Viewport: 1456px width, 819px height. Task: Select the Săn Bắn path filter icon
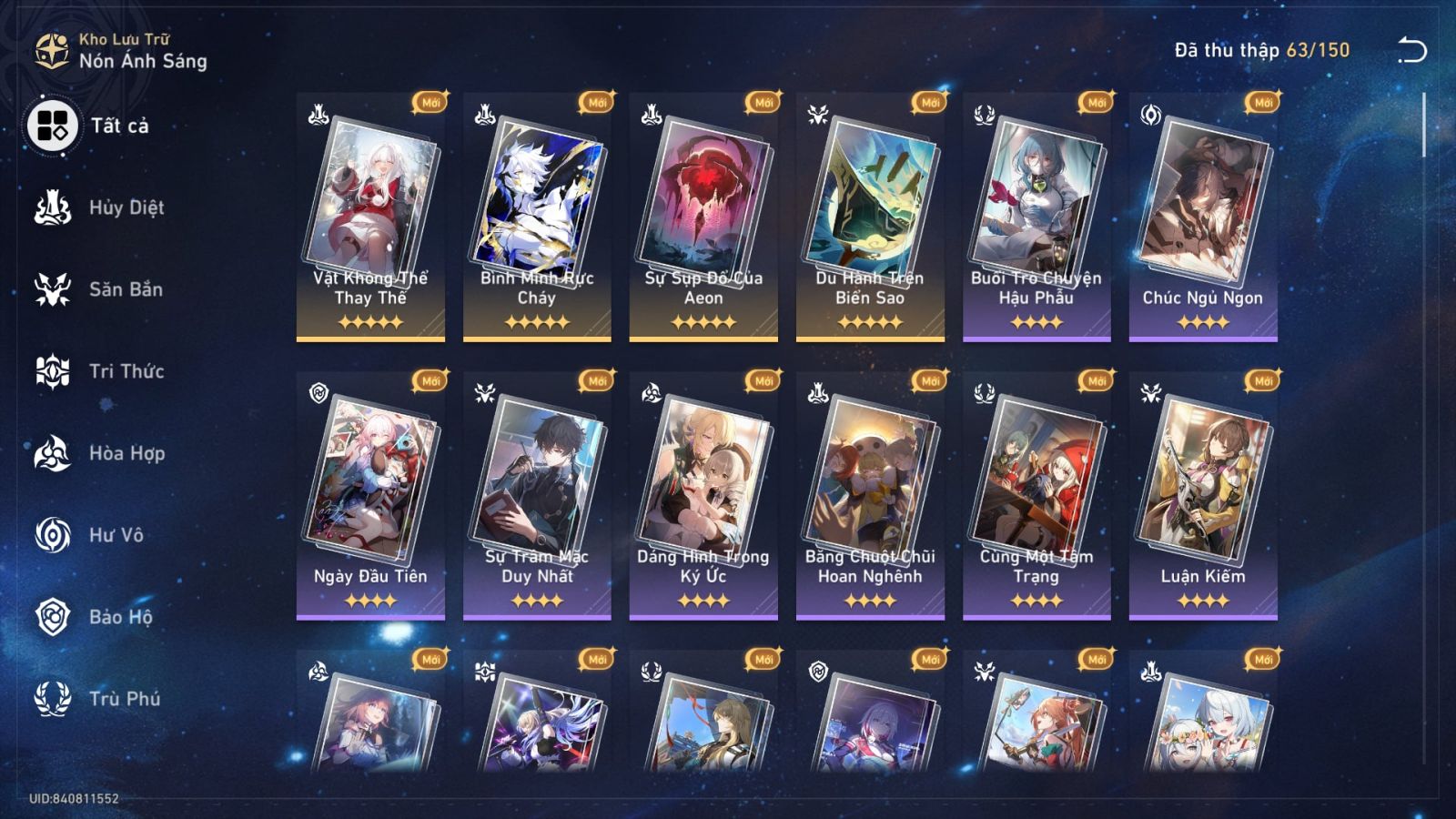pos(55,289)
